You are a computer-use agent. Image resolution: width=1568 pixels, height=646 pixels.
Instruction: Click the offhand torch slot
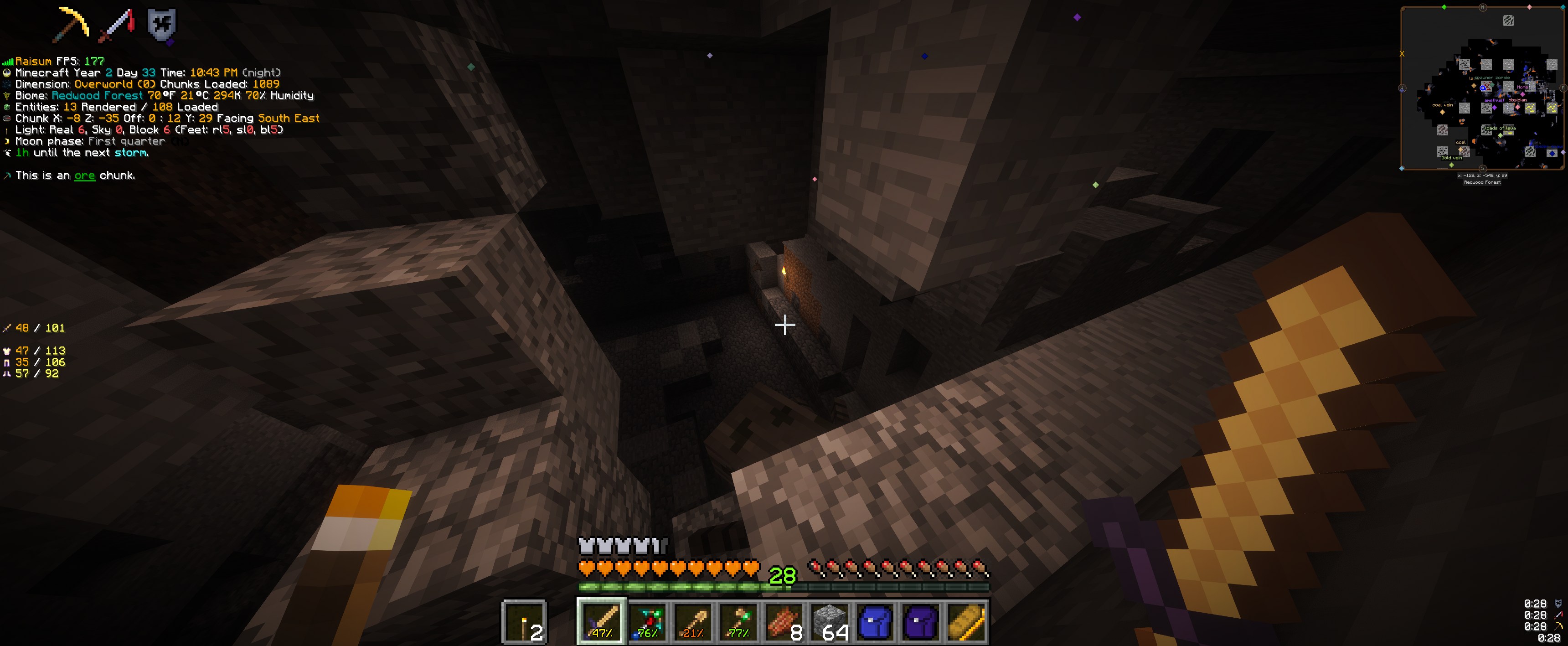(x=524, y=621)
